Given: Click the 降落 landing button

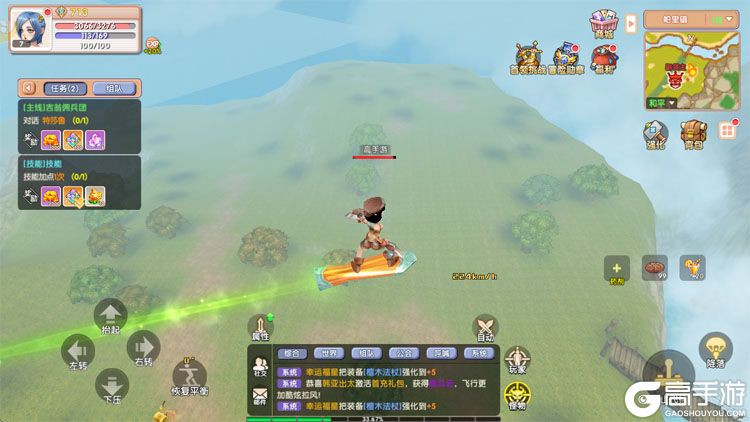Looking at the screenshot, I should coord(715,348).
